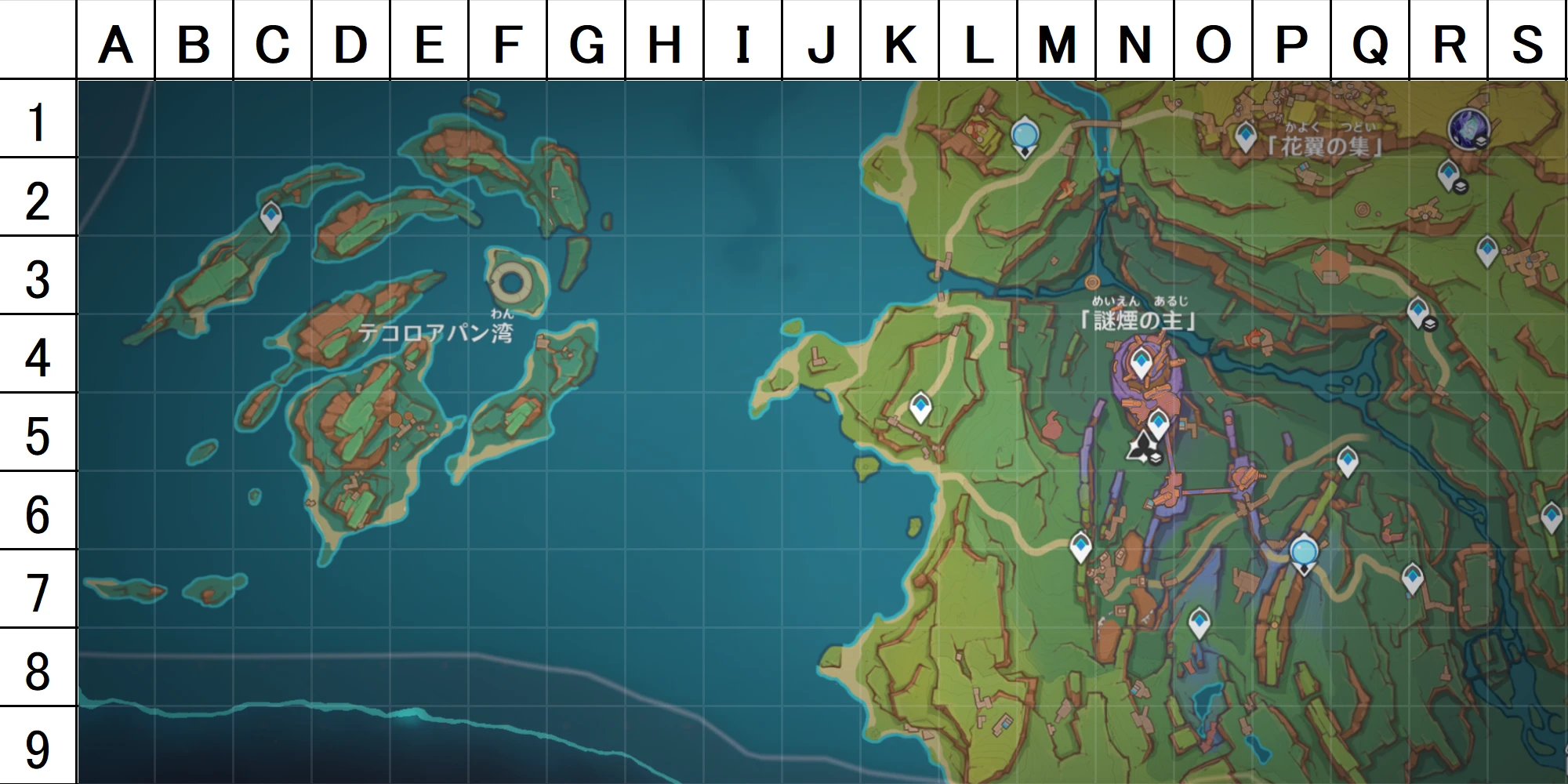Toggle the layer badge on the waypoint near 花翼の集
The image size is (1568, 784).
pos(1460,187)
